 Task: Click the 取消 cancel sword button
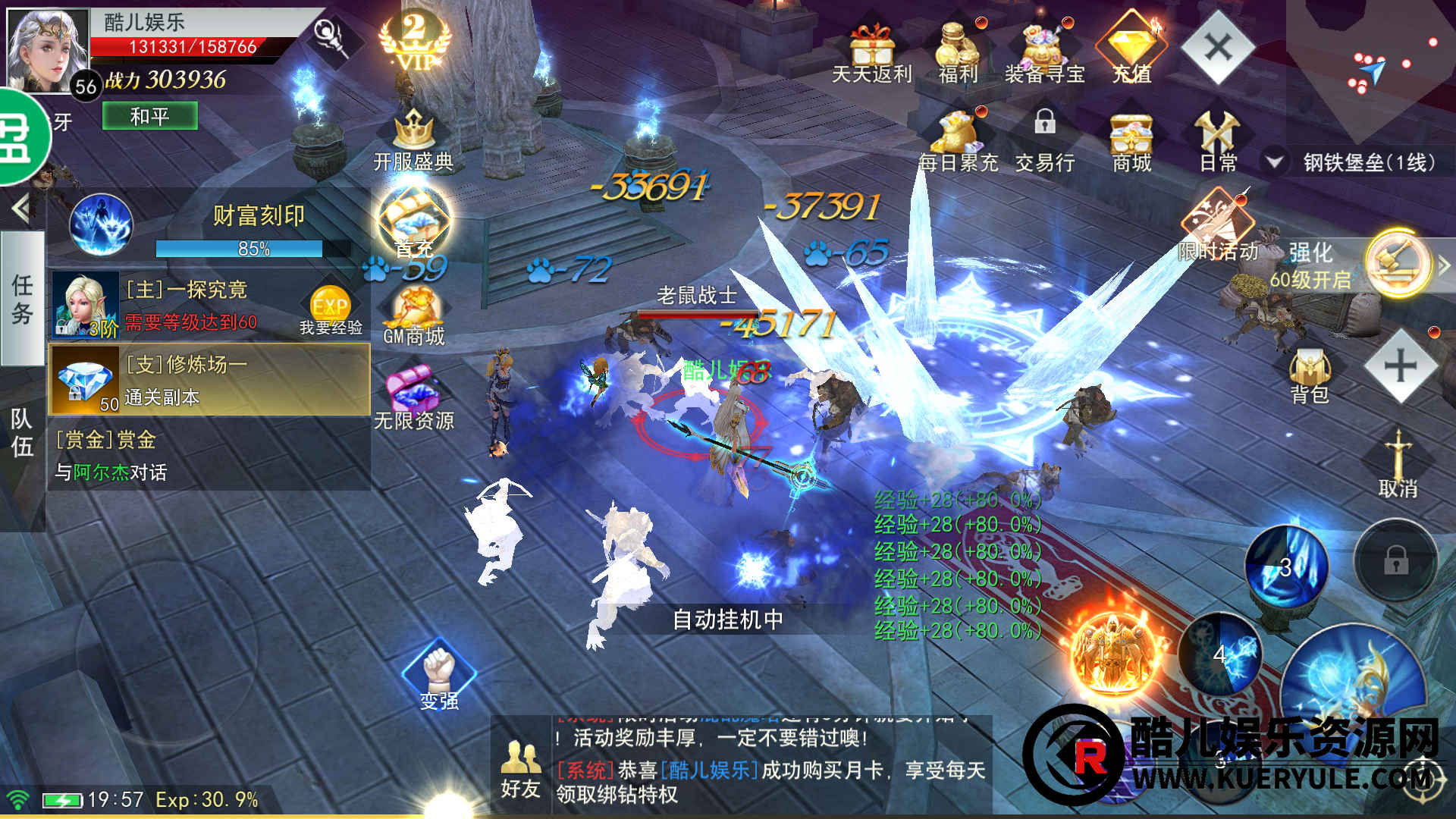[x=1398, y=464]
